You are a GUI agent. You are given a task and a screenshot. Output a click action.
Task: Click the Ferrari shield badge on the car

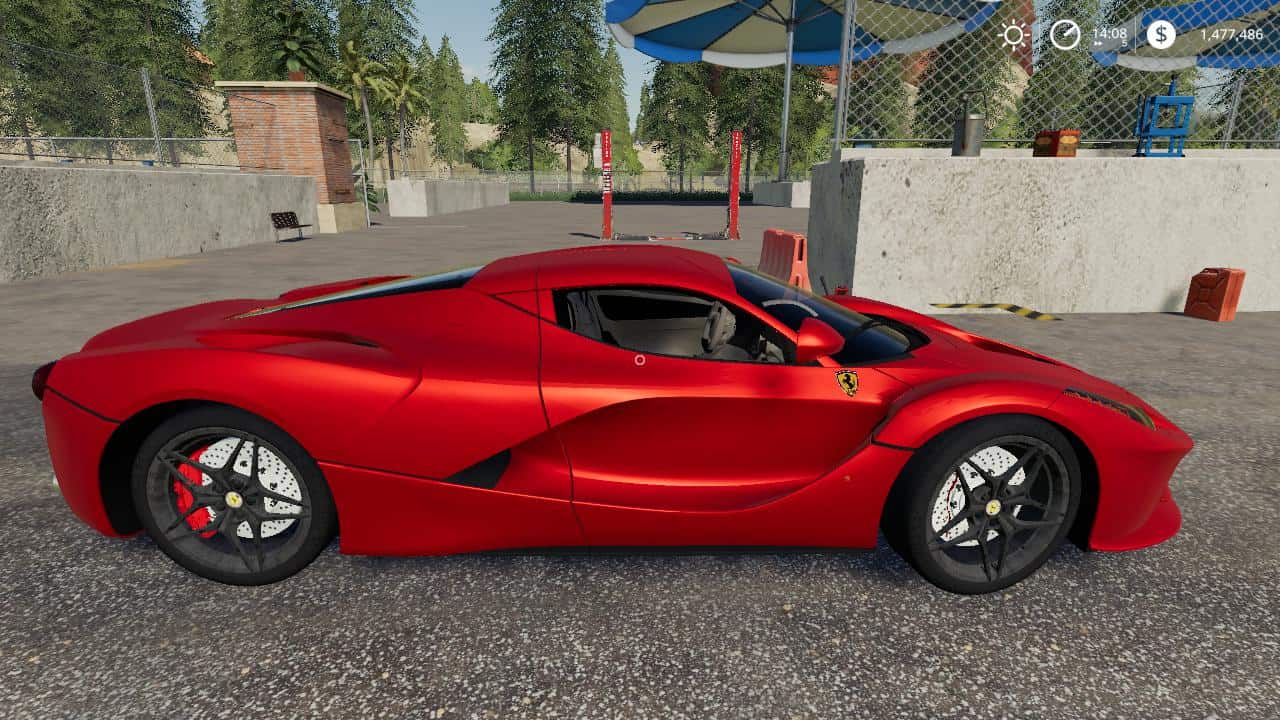845,384
